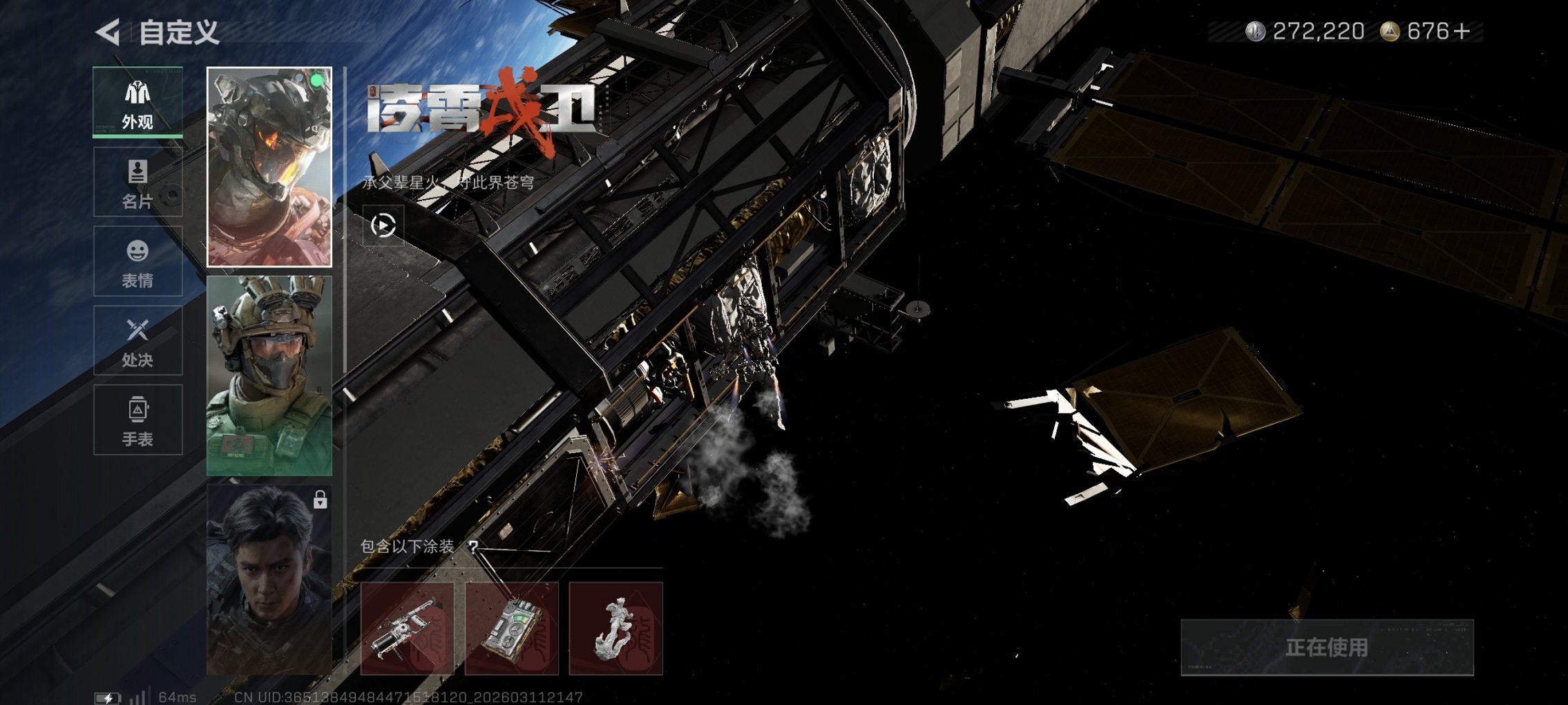Switch to the 外观 appearance tab
The image size is (1568, 705).
[x=137, y=102]
